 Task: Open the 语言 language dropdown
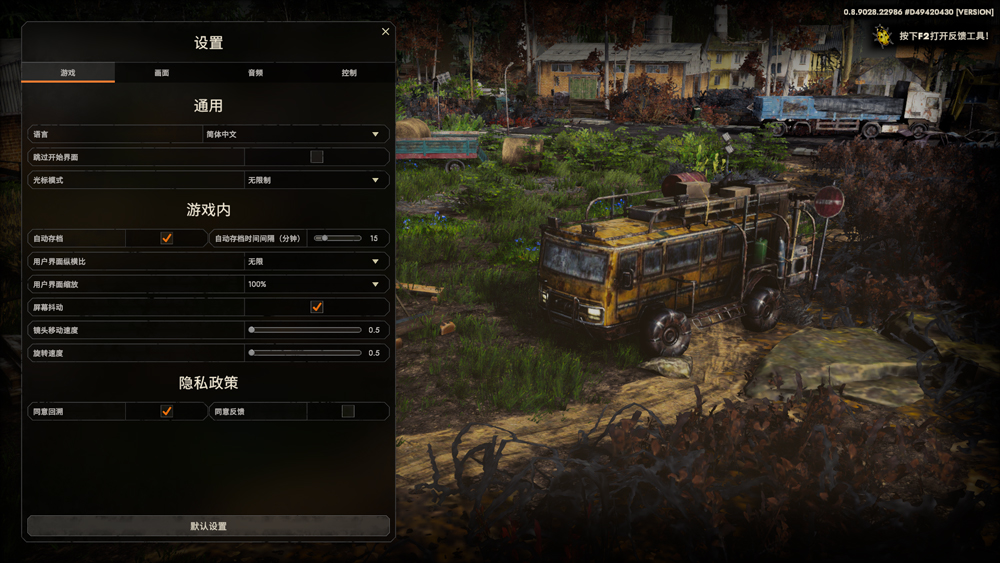click(x=295, y=134)
